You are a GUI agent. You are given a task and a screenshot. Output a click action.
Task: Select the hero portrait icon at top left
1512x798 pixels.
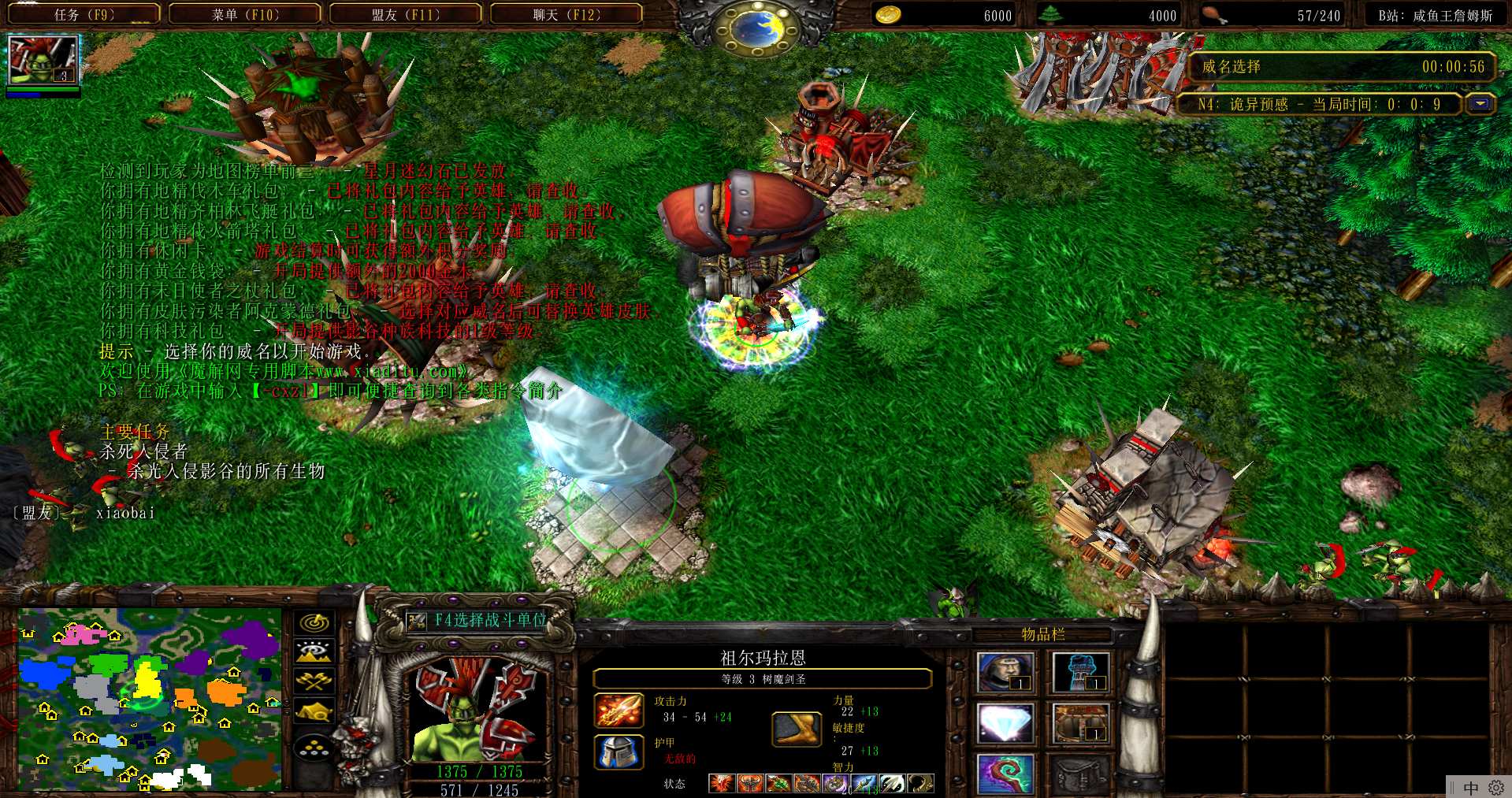pos(43,59)
